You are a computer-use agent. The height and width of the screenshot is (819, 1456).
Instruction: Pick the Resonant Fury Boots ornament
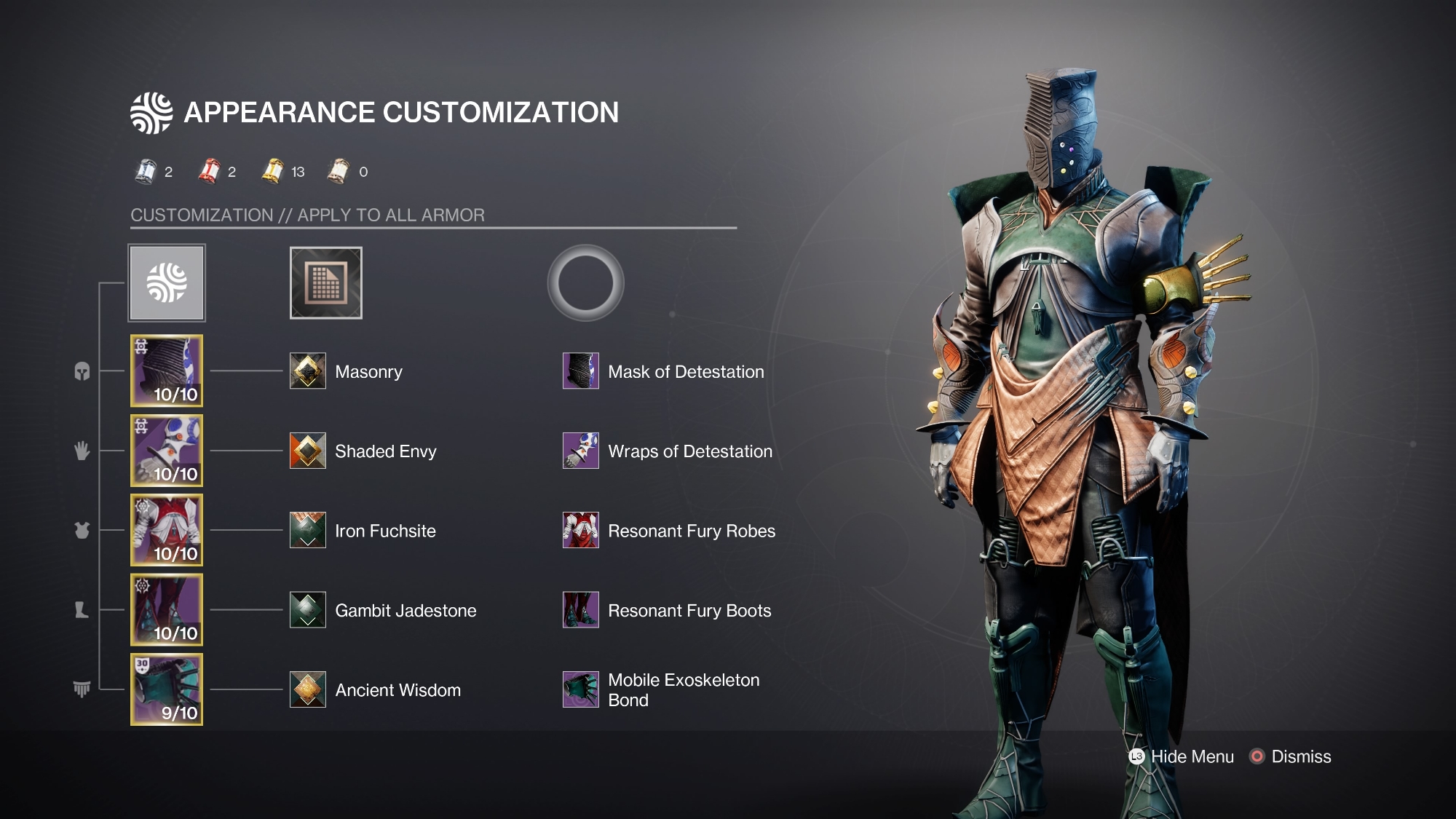coord(581,610)
